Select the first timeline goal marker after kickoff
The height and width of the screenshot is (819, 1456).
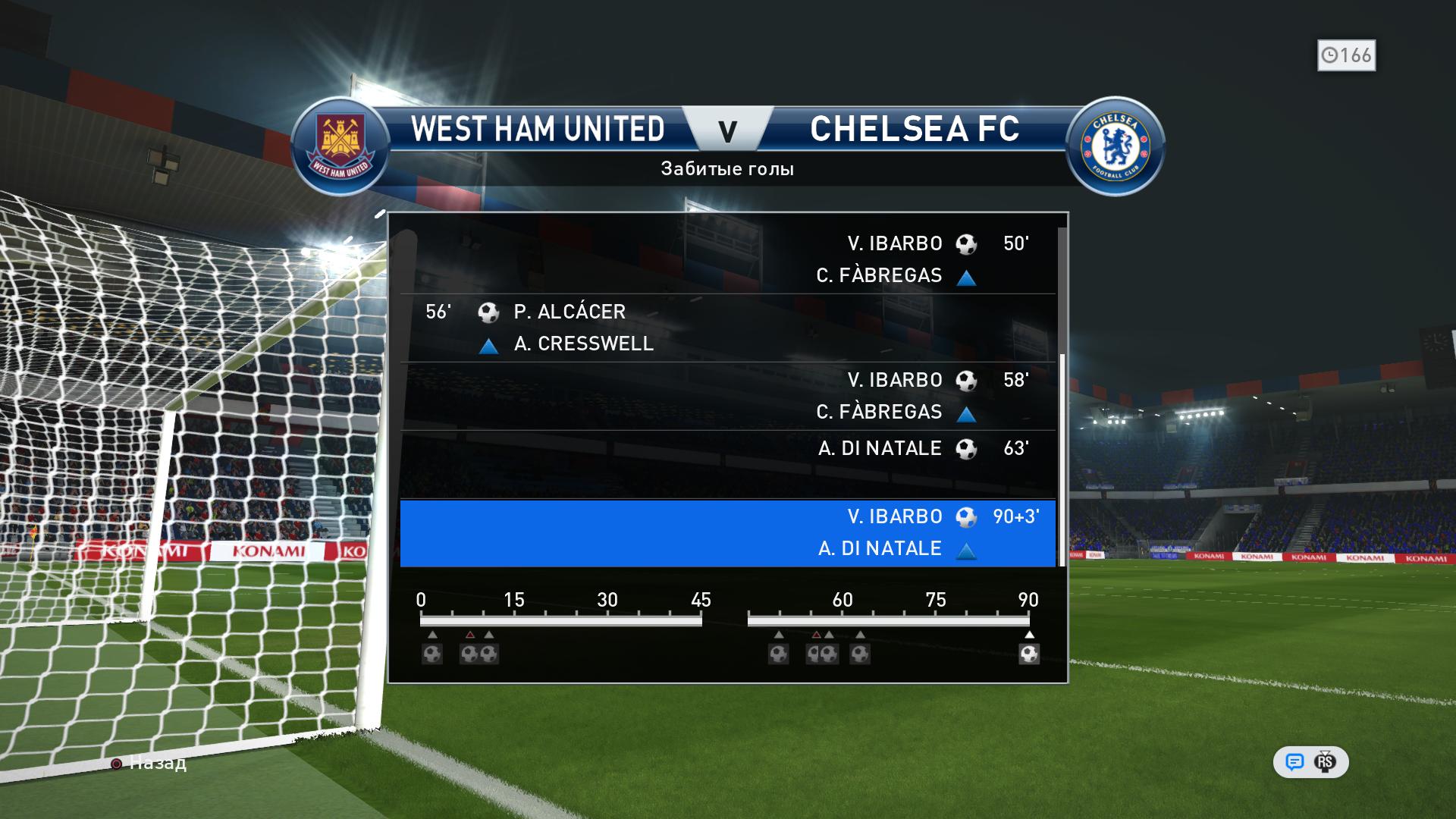432,654
